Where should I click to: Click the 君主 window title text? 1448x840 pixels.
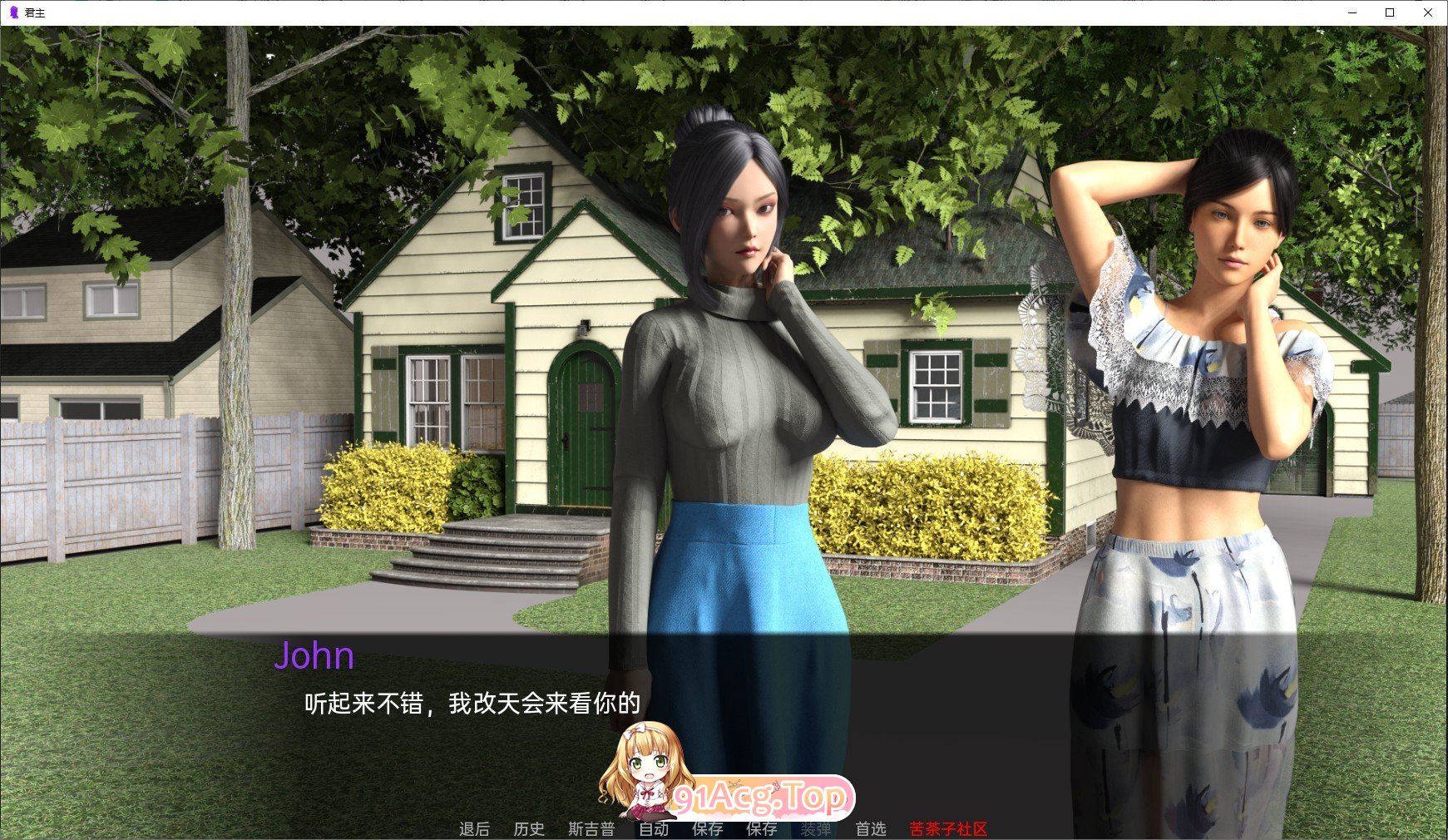[x=35, y=12]
